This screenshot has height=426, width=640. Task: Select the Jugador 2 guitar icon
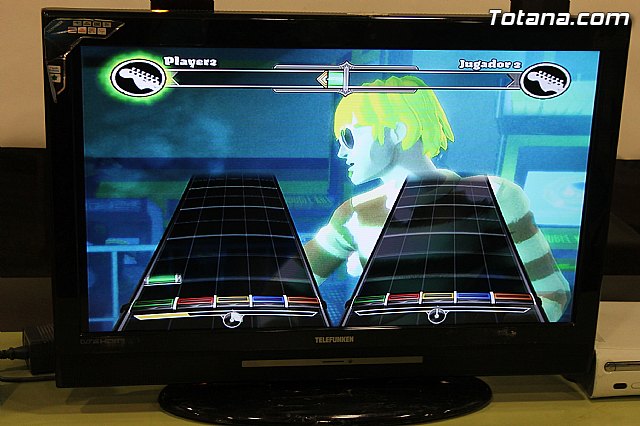pos(544,80)
